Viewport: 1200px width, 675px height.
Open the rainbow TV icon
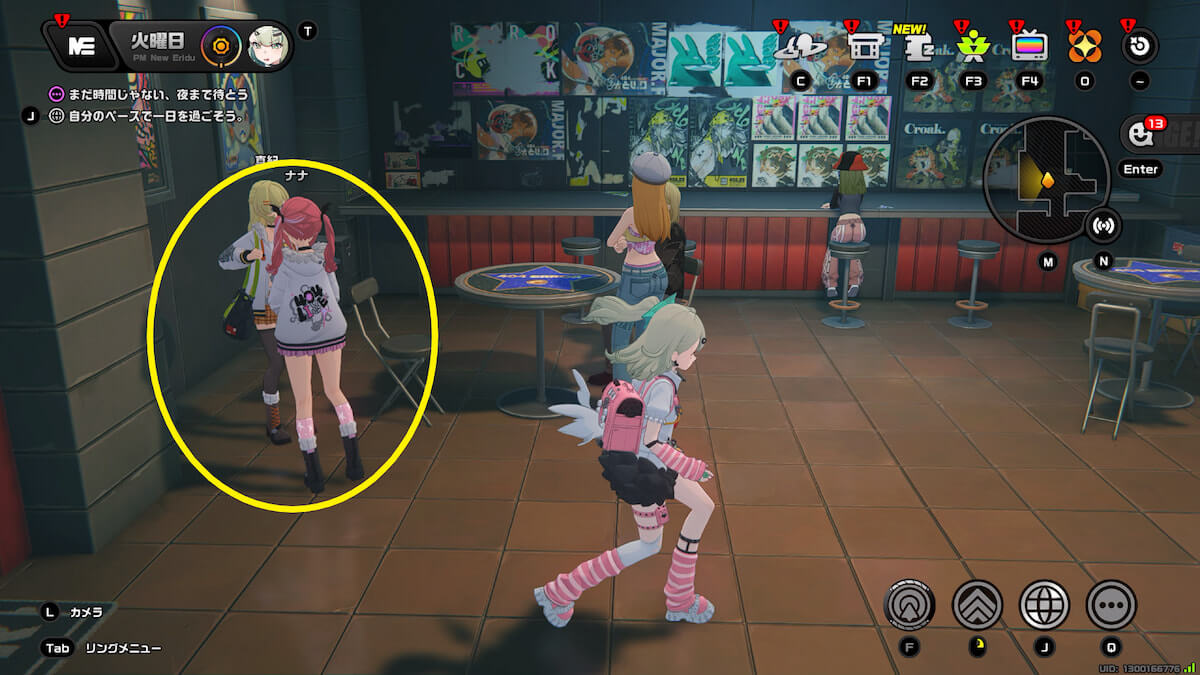[1029, 45]
